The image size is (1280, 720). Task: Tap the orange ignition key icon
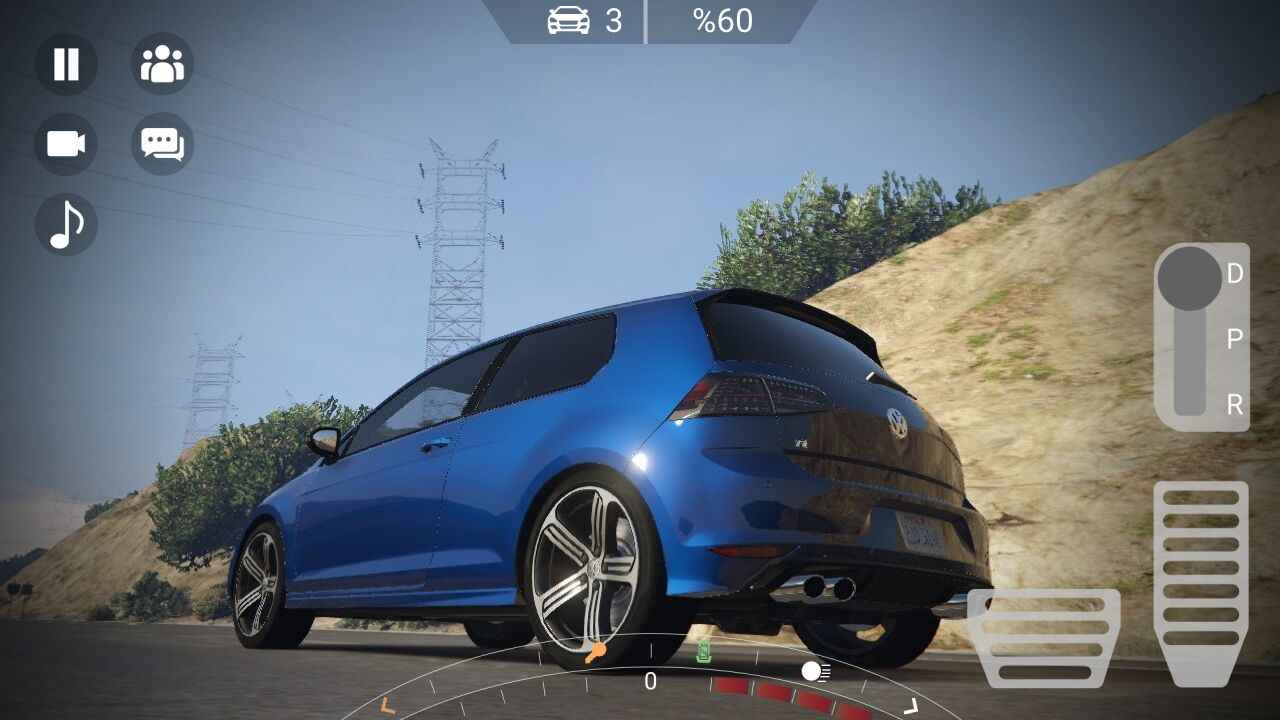point(596,652)
